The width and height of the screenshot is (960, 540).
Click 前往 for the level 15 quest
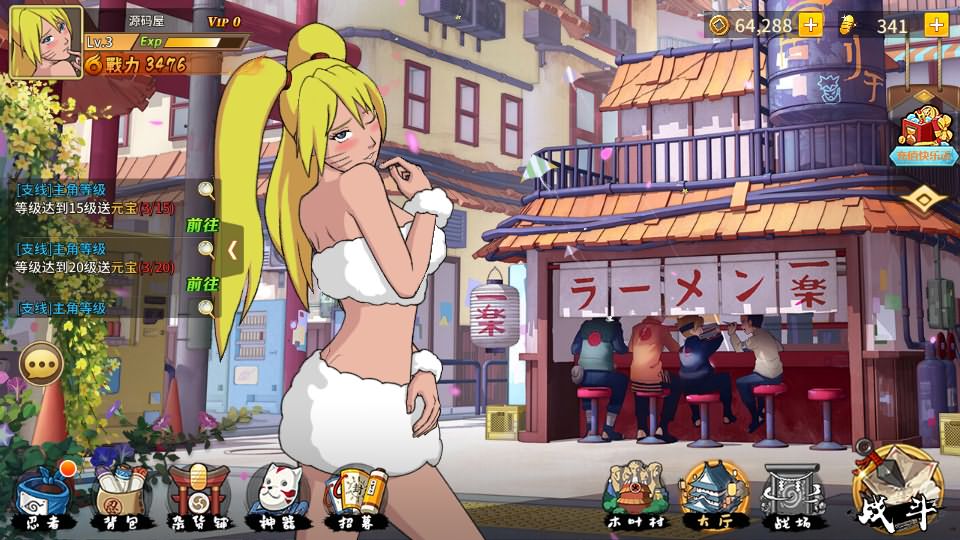coord(202,226)
